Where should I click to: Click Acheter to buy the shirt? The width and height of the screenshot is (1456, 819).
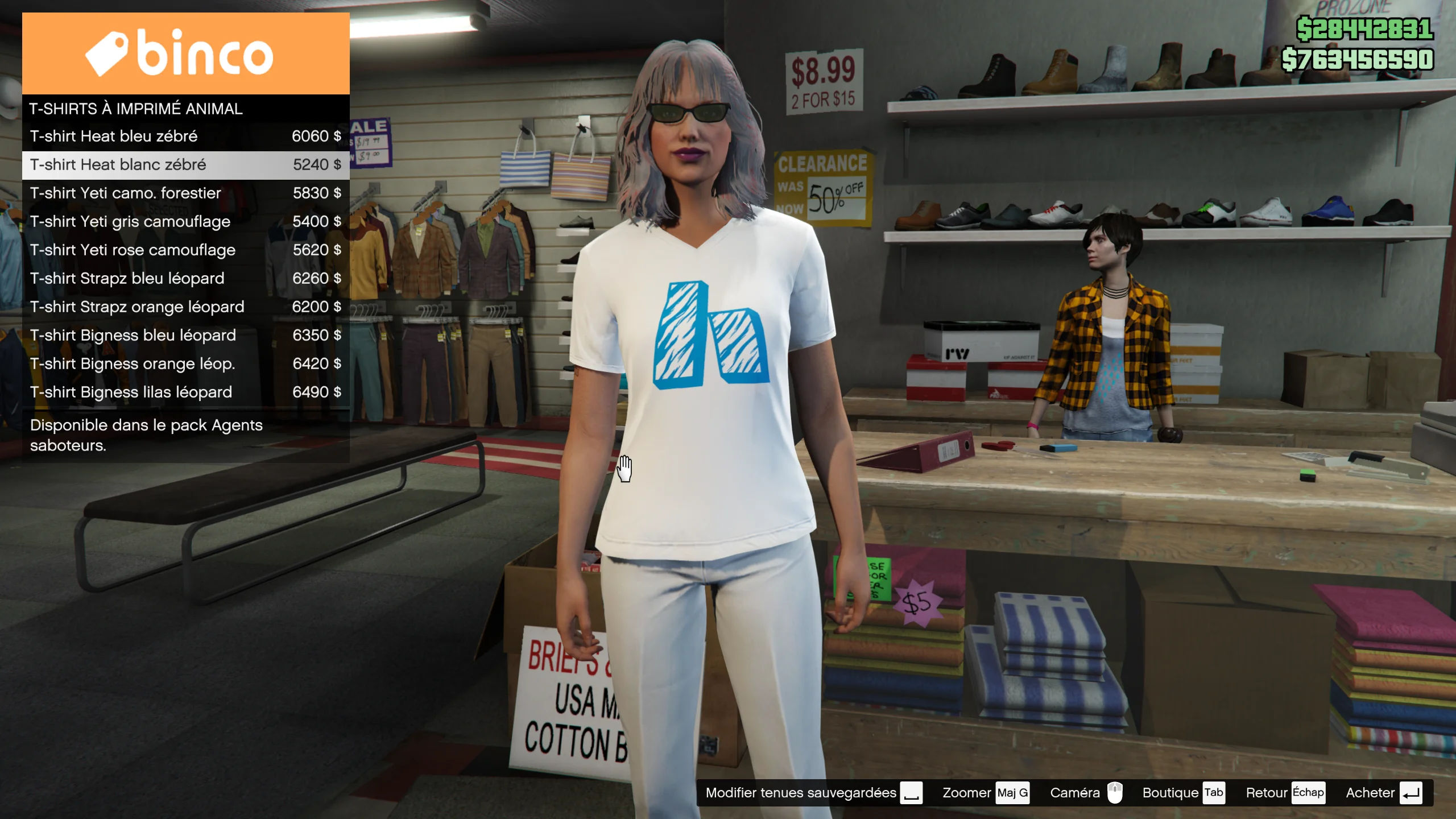[1383, 793]
